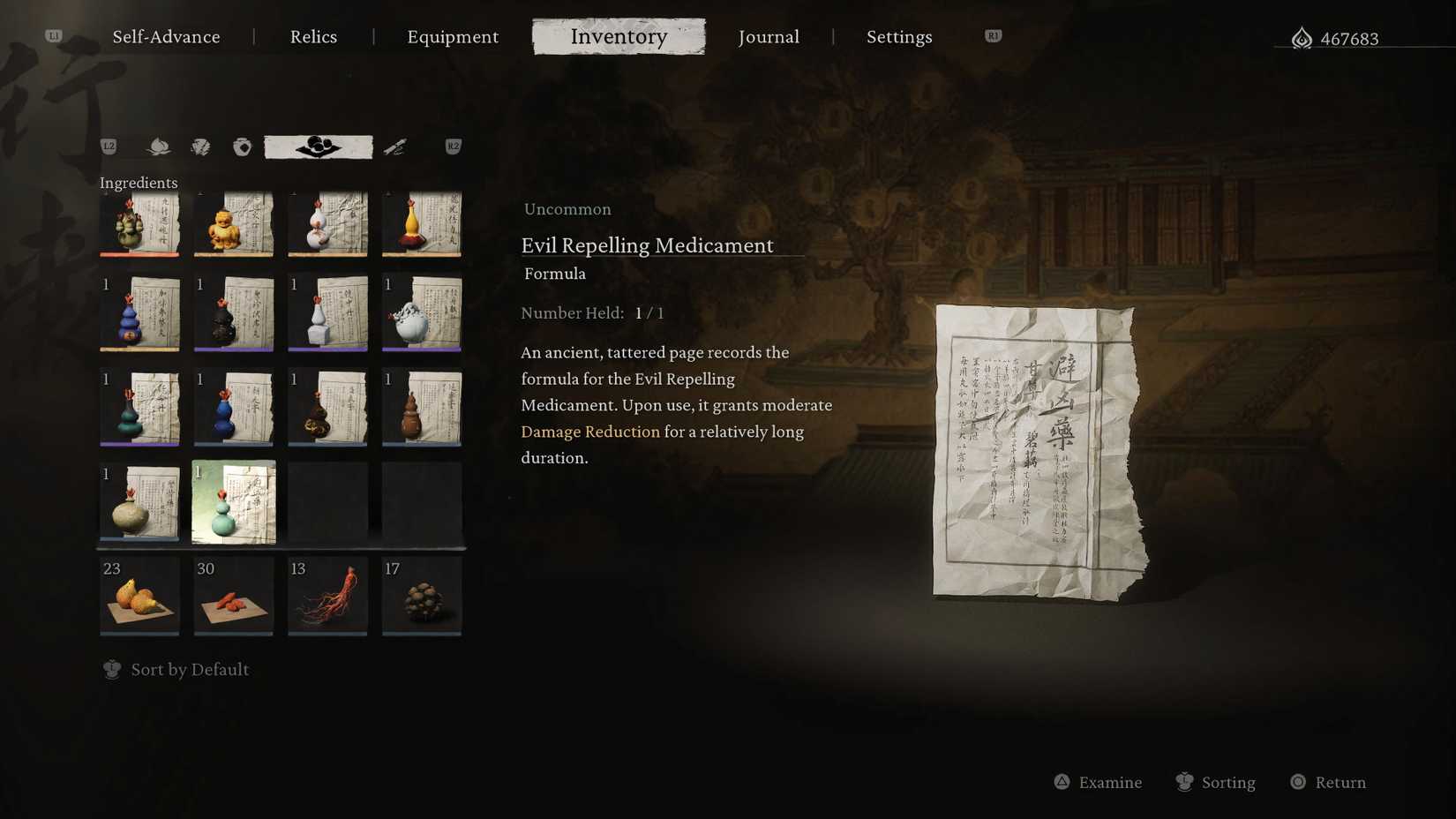
Task: Open the Settings menu
Action: (x=899, y=37)
